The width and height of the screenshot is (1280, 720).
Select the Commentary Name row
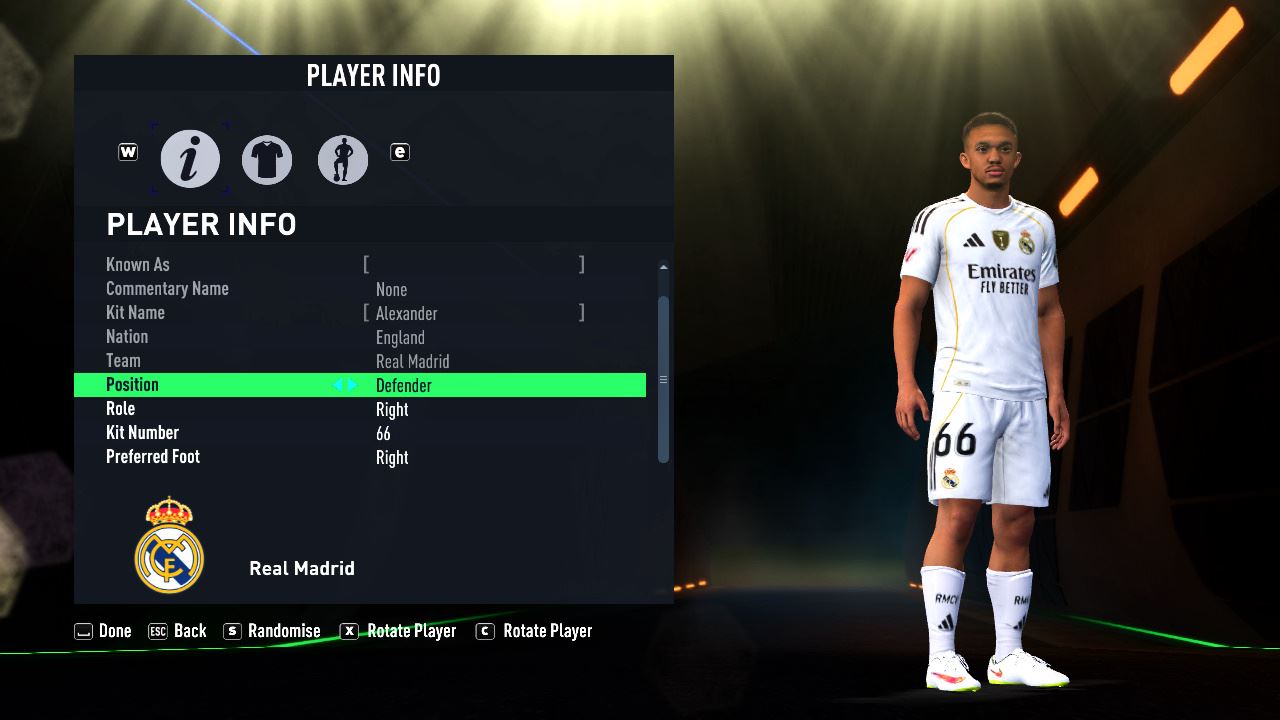point(360,289)
